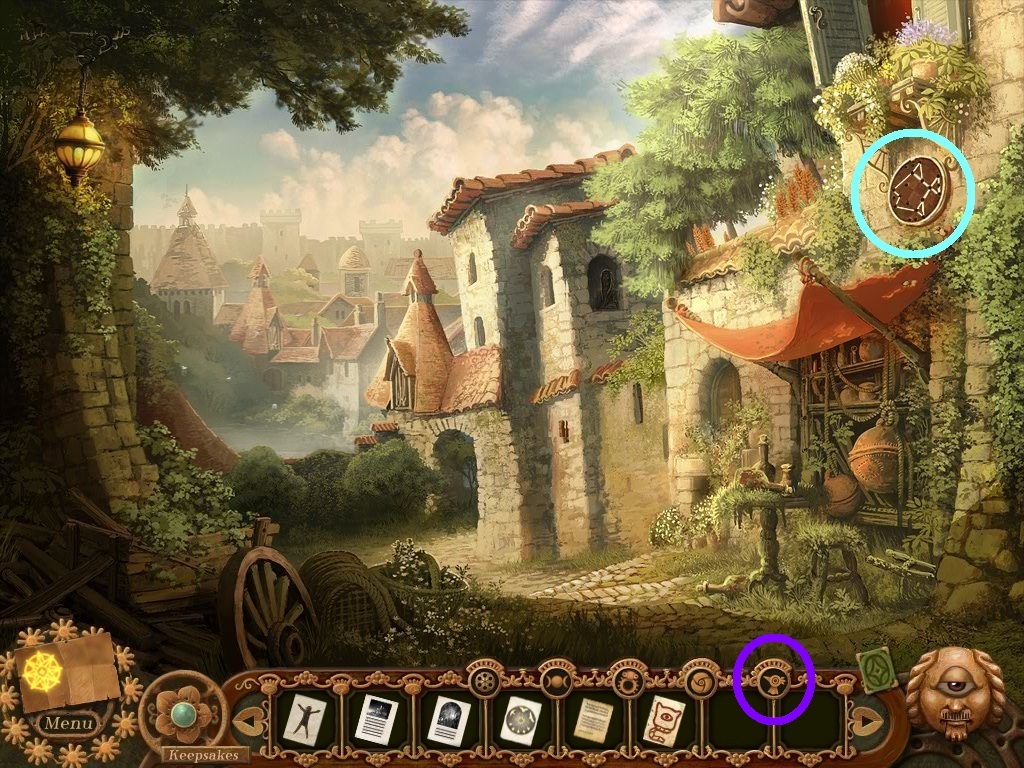
Task: Select the red one-eyed creature drawing
Action: coord(664,719)
